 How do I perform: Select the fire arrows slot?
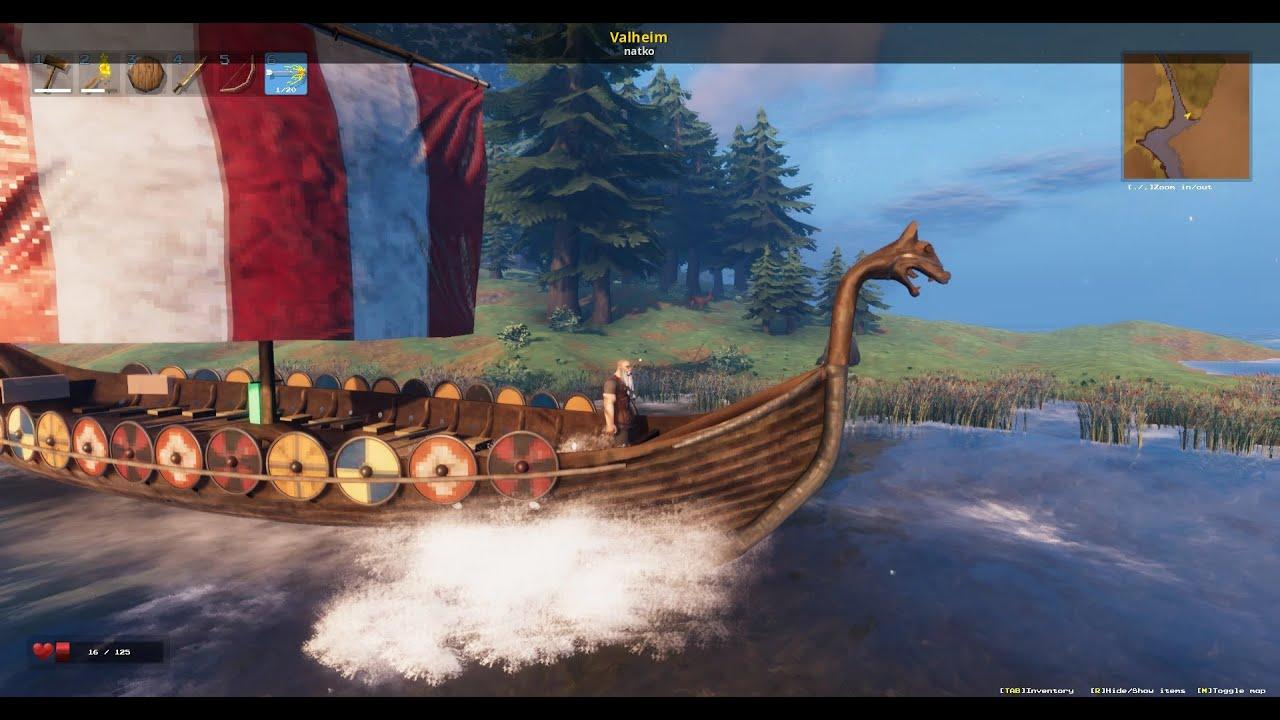click(285, 74)
